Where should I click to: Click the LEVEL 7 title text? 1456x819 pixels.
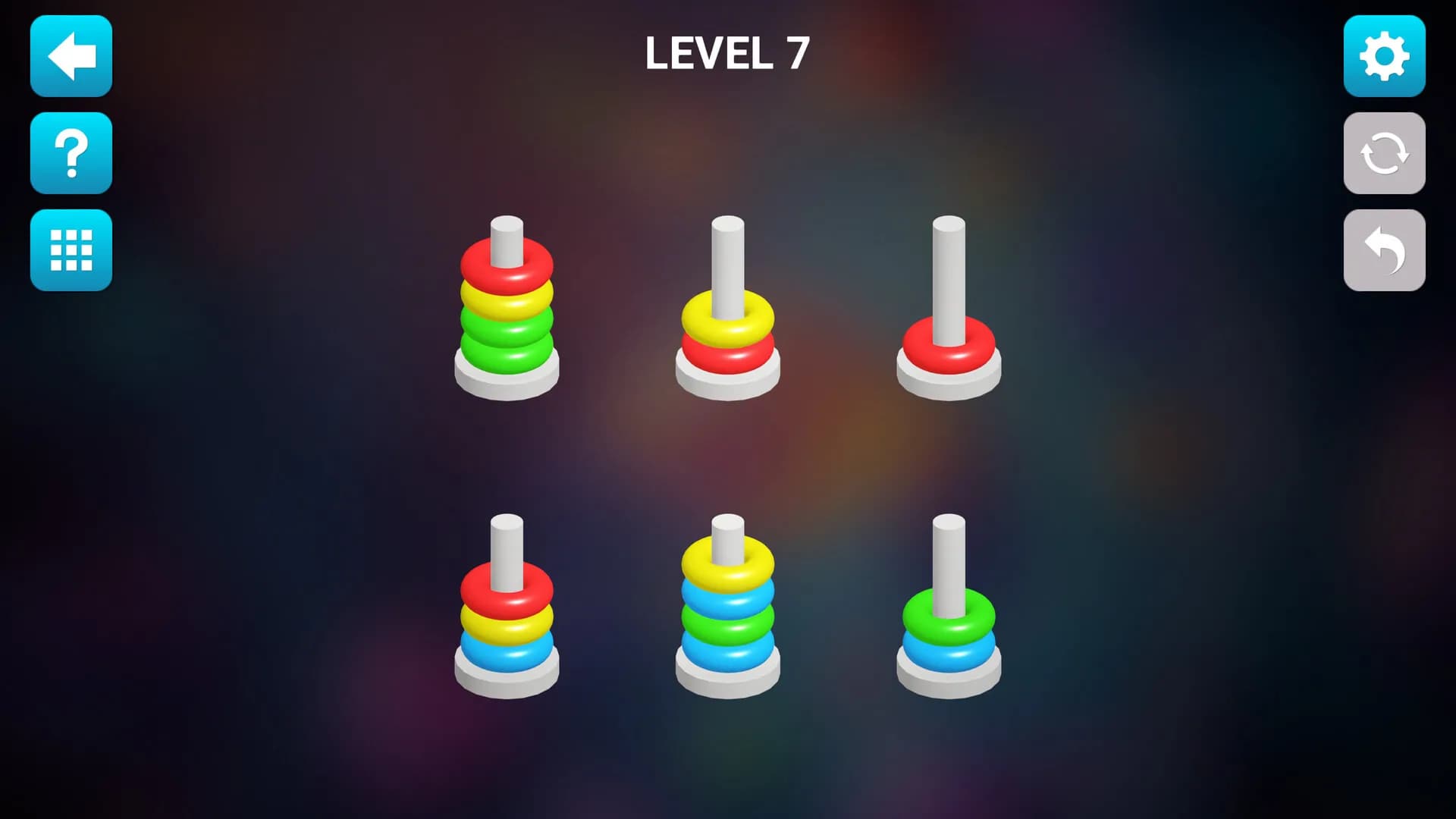point(728,55)
